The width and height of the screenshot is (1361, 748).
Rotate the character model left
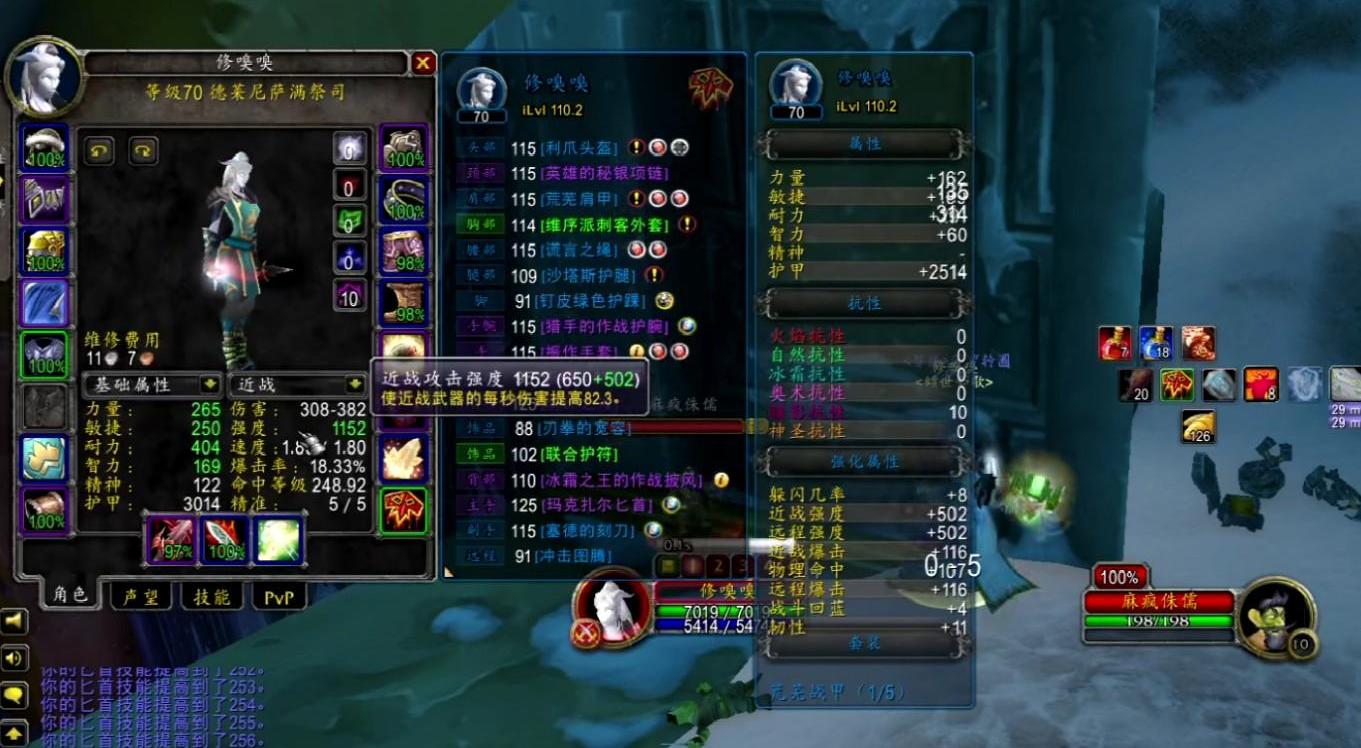pos(98,150)
